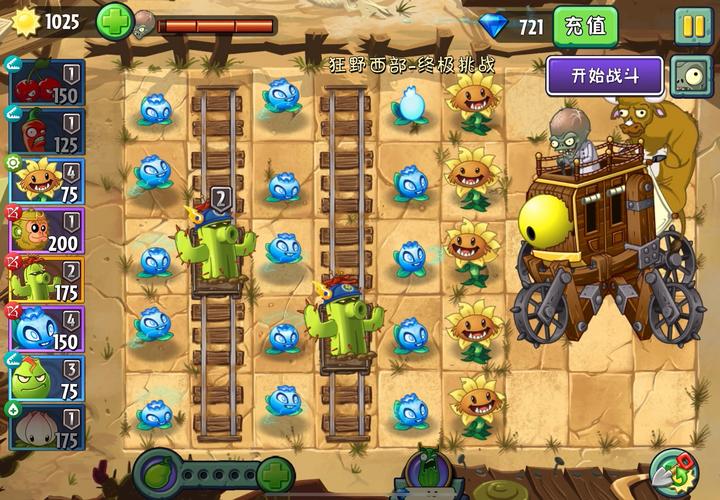The height and width of the screenshot is (500, 720).
Task: Open the zombie preview icon
Action: click(690, 75)
